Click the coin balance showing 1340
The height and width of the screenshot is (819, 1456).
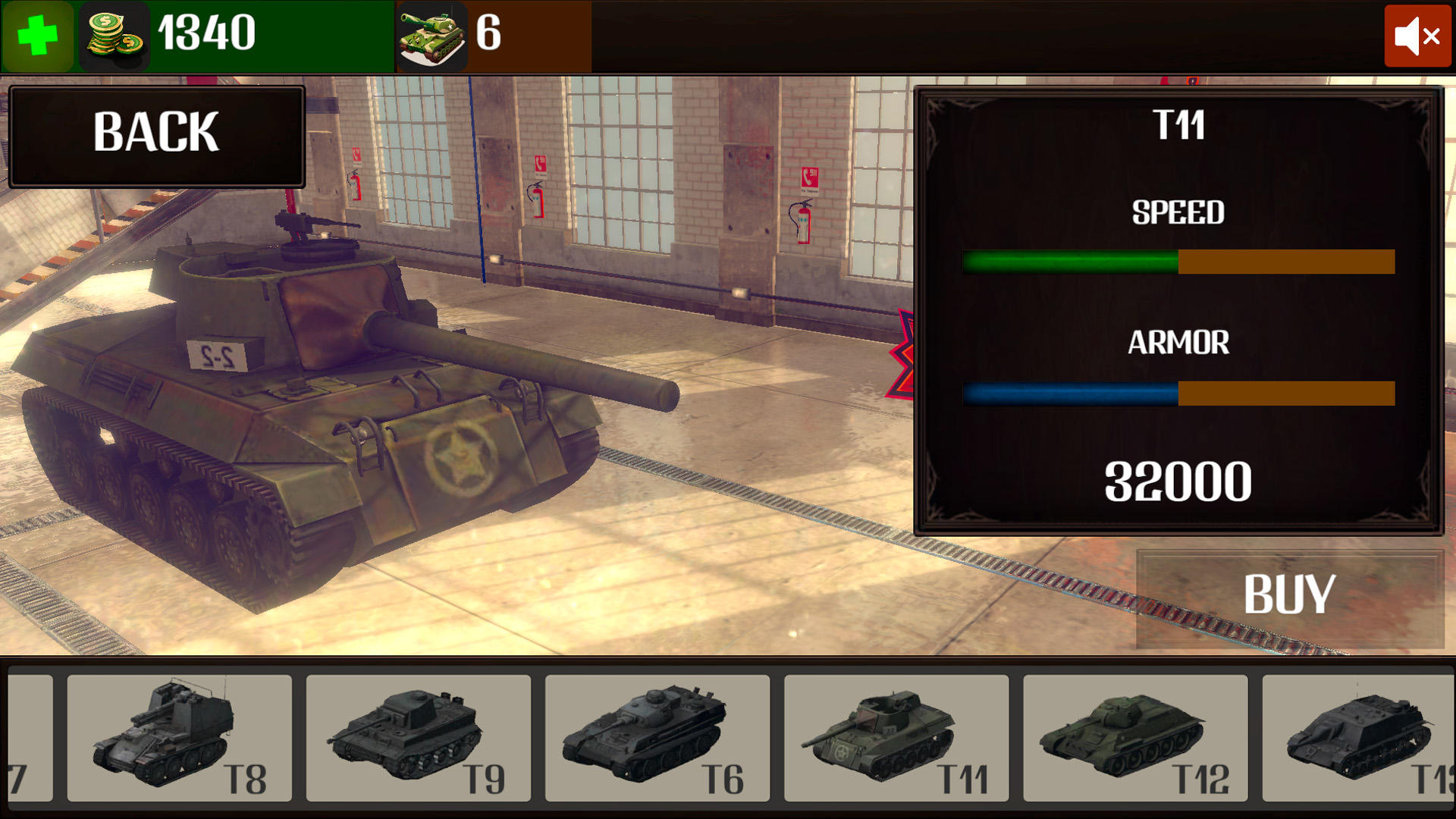(x=205, y=33)
